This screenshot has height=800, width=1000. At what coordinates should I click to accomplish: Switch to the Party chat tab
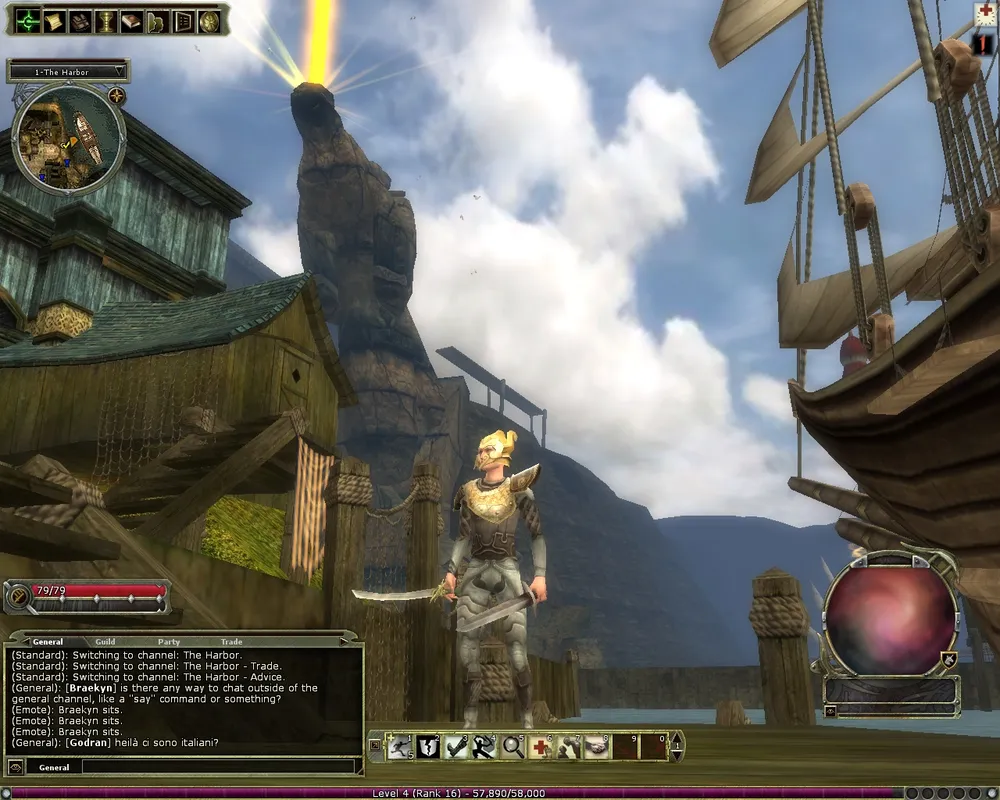click(168, 642)
